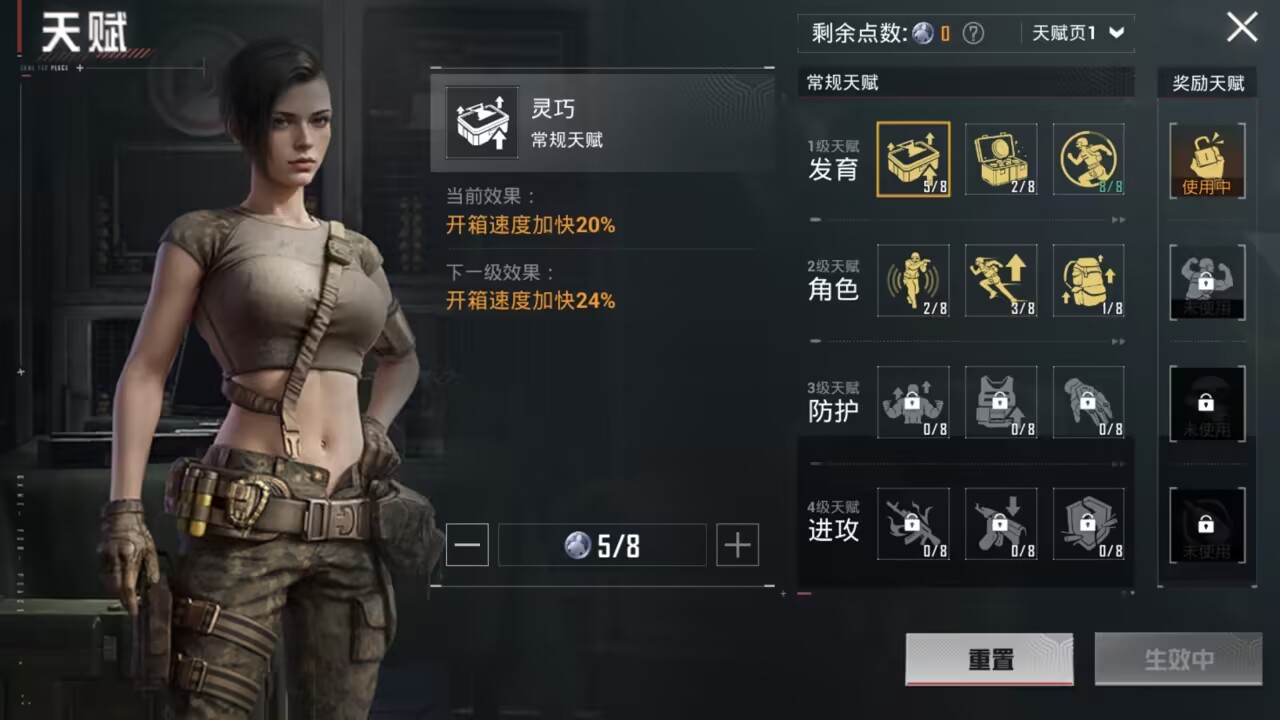The width and height of the screenshot is (1280, 720).
Task: Switch to the 奖励天赋 panel
Action: point(1207,83)
